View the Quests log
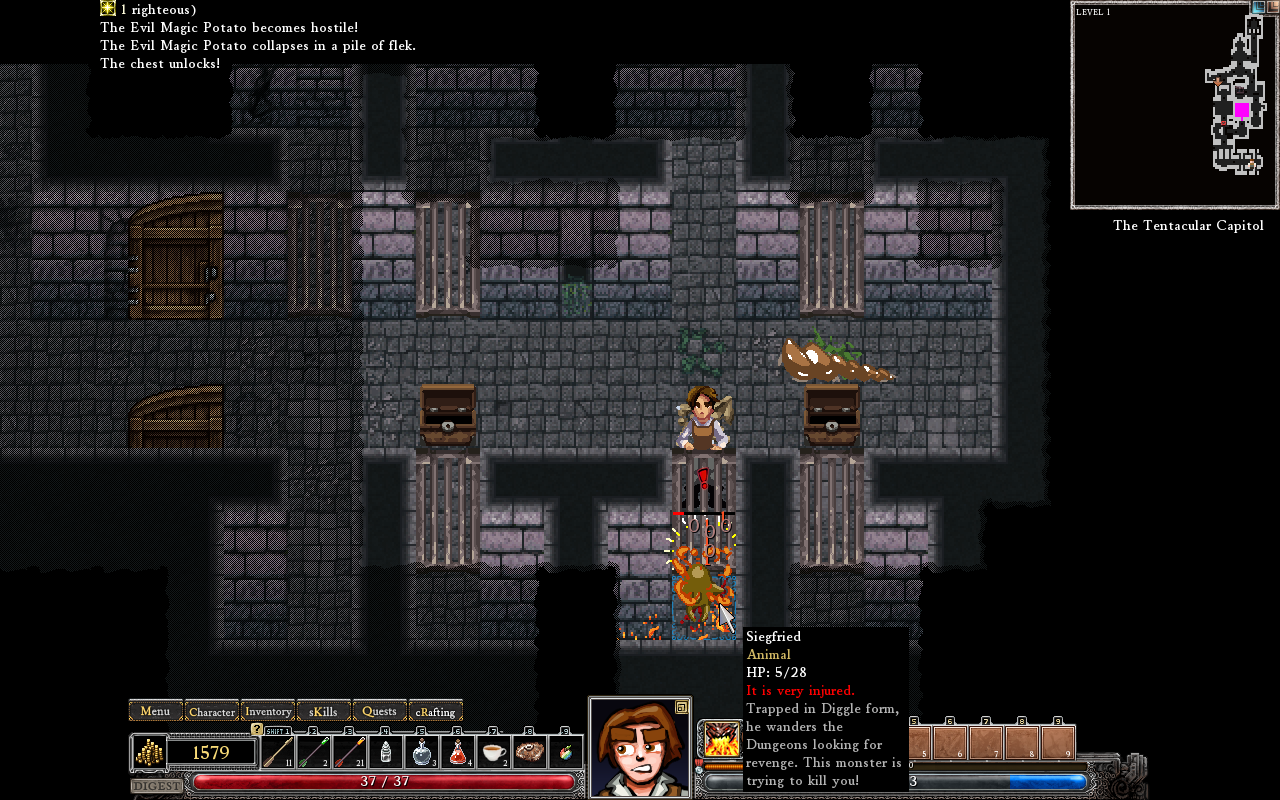 point(380,711)
